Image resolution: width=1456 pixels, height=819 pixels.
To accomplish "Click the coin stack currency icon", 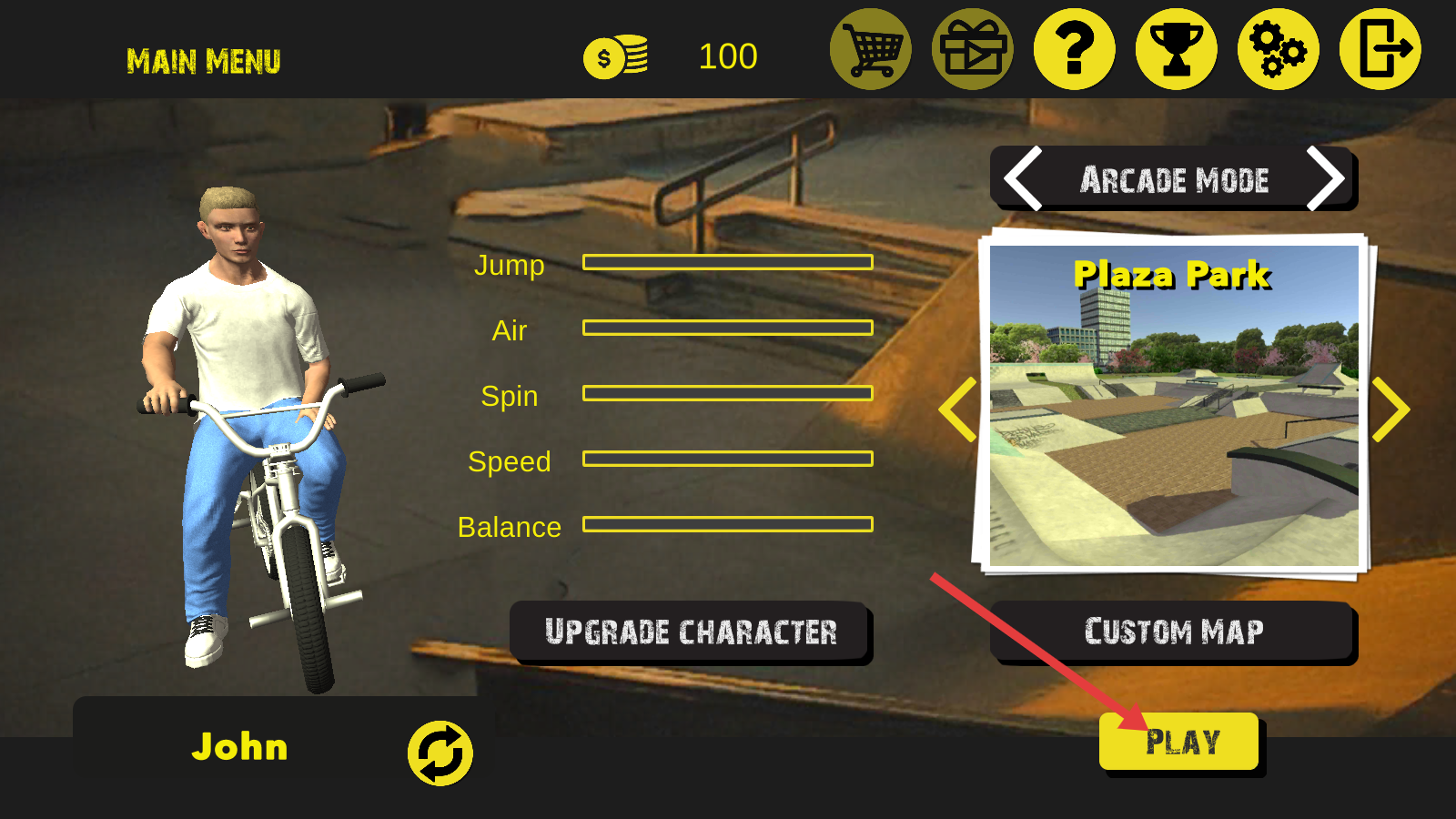I will click(x=616, y=56).
